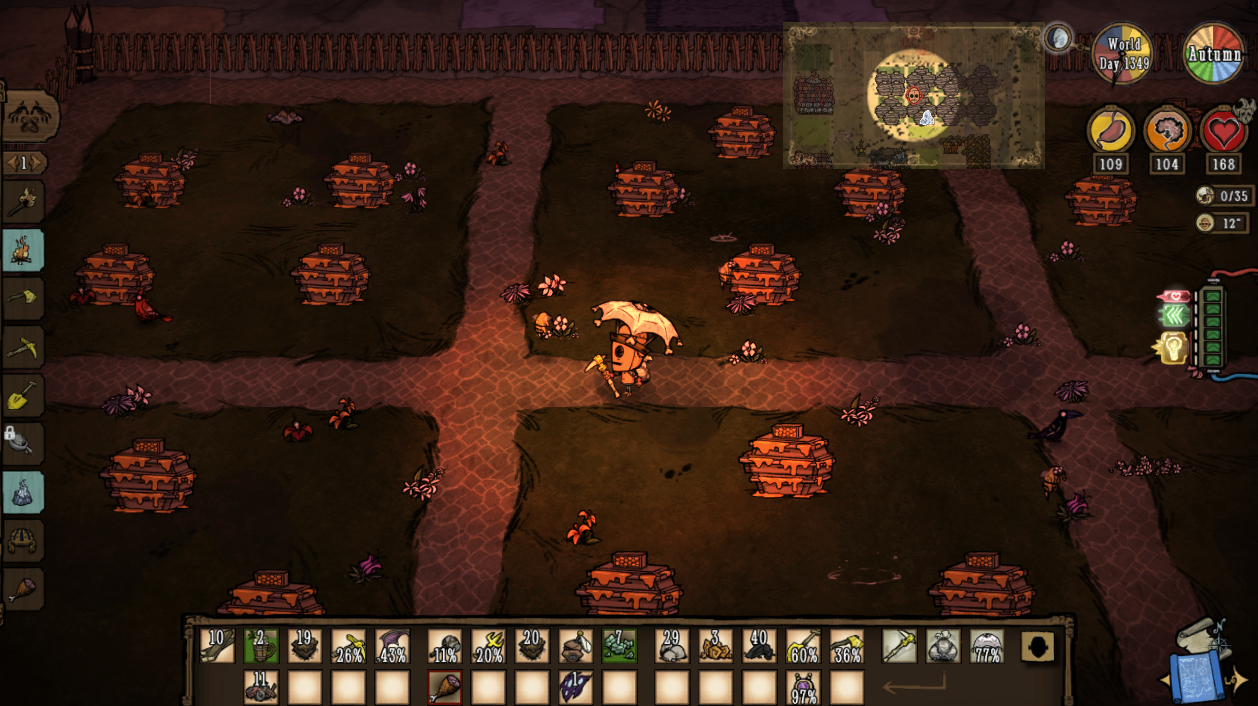Click the equipped hand-slot golden pickaxe
Screen dimensions: 1258x706
tap(899, 646)
